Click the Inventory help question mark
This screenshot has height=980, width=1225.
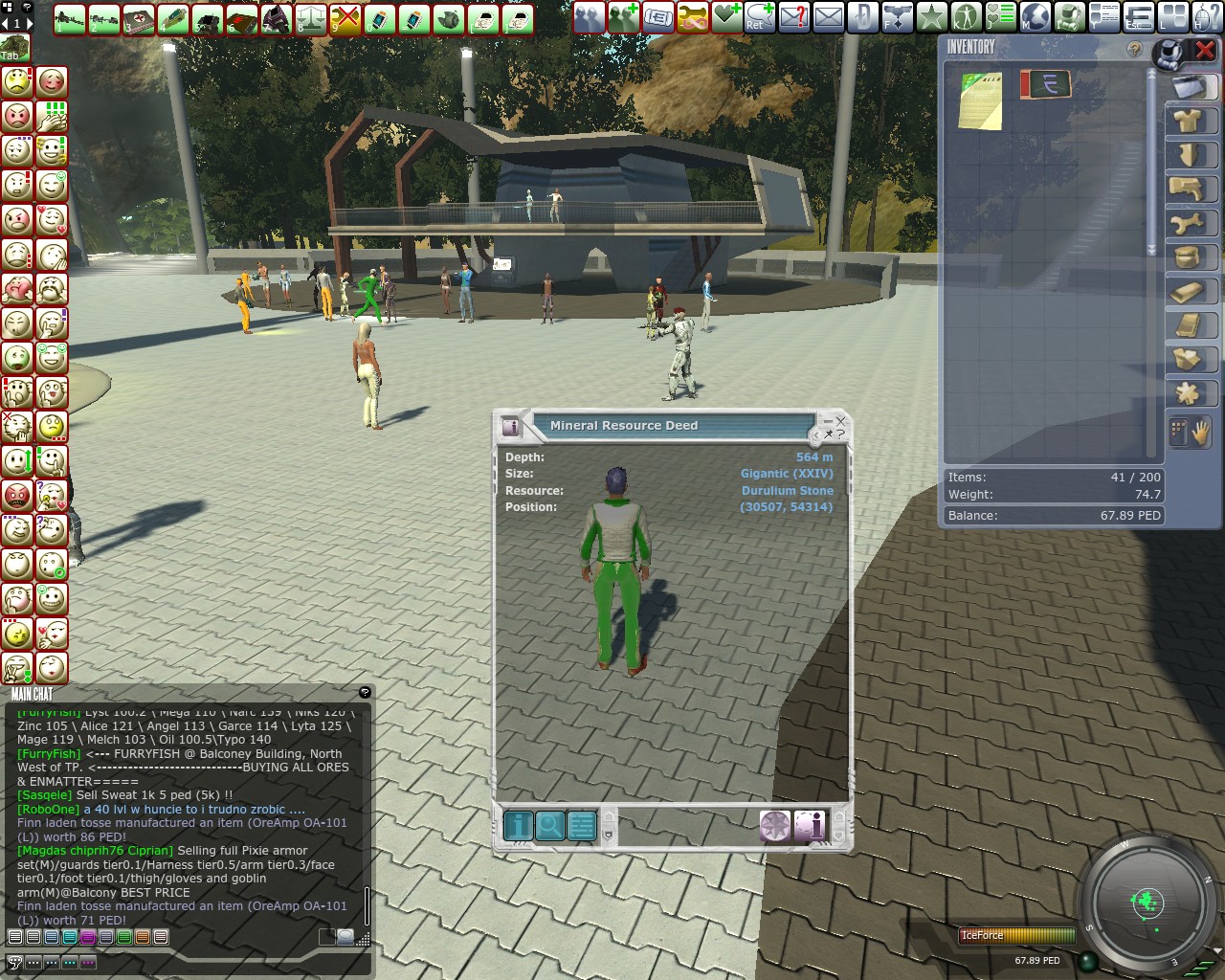coord(1134,49)
